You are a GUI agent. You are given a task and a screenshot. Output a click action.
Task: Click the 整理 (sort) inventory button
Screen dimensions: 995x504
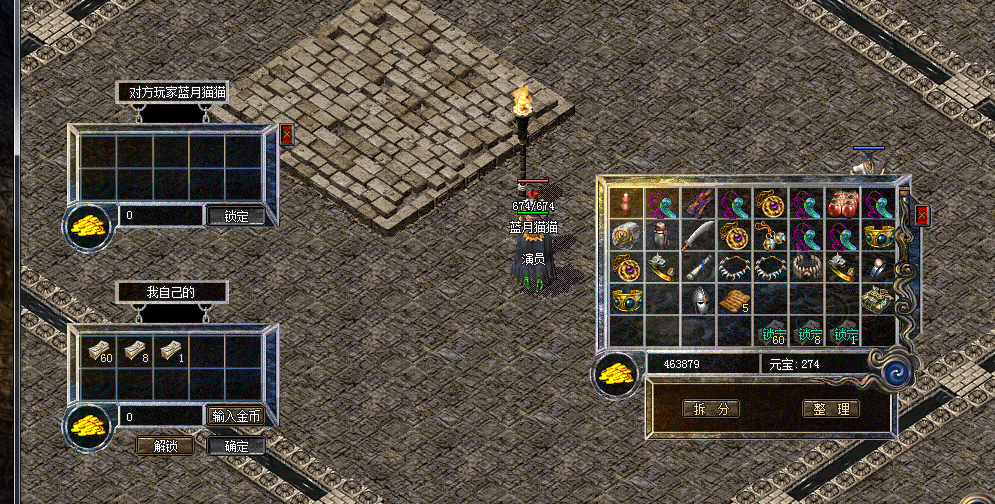tap(831, 409)
